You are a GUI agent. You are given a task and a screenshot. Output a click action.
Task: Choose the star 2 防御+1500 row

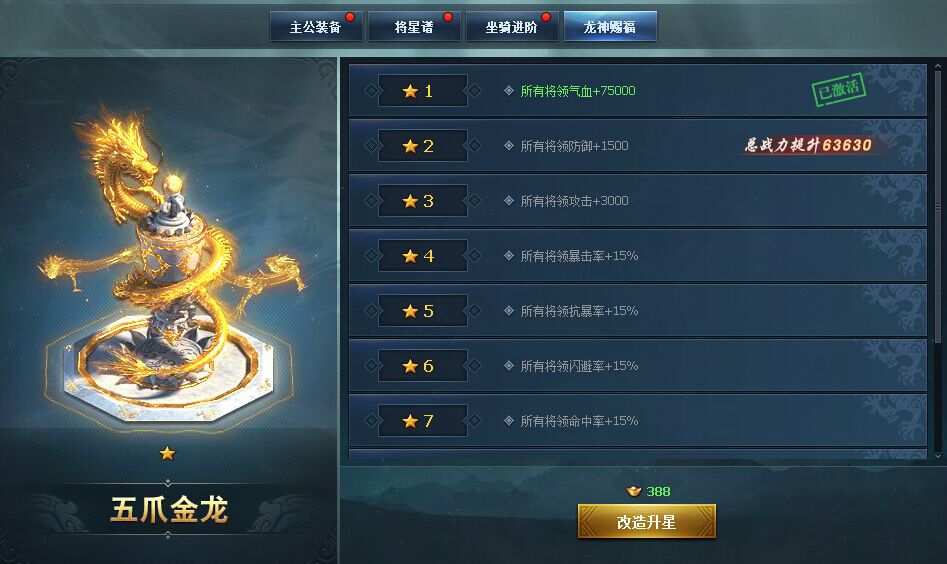coord(637,146)
